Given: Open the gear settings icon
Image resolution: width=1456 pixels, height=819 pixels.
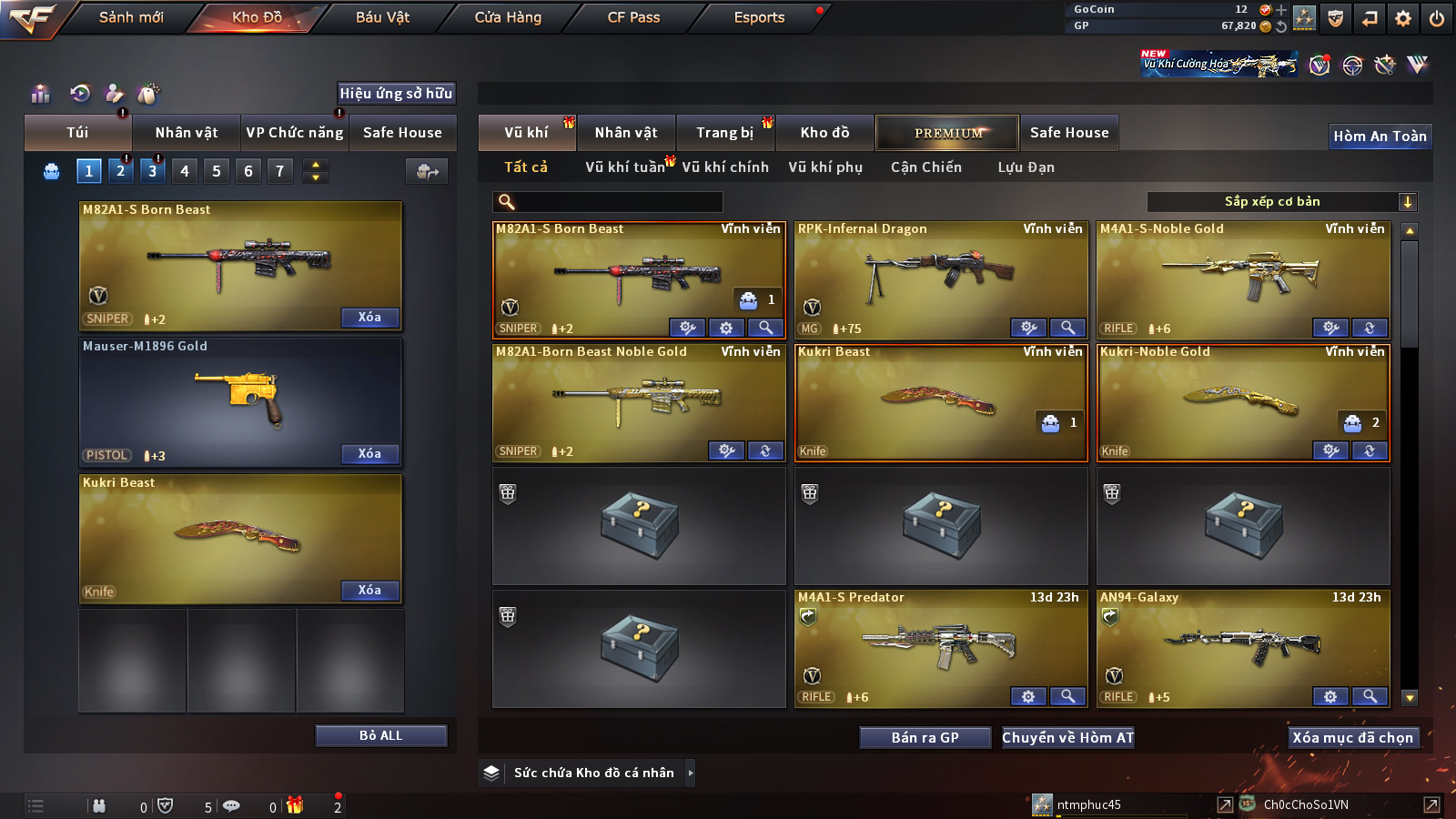Looking at the screenshot, I should click(1403, 18).
